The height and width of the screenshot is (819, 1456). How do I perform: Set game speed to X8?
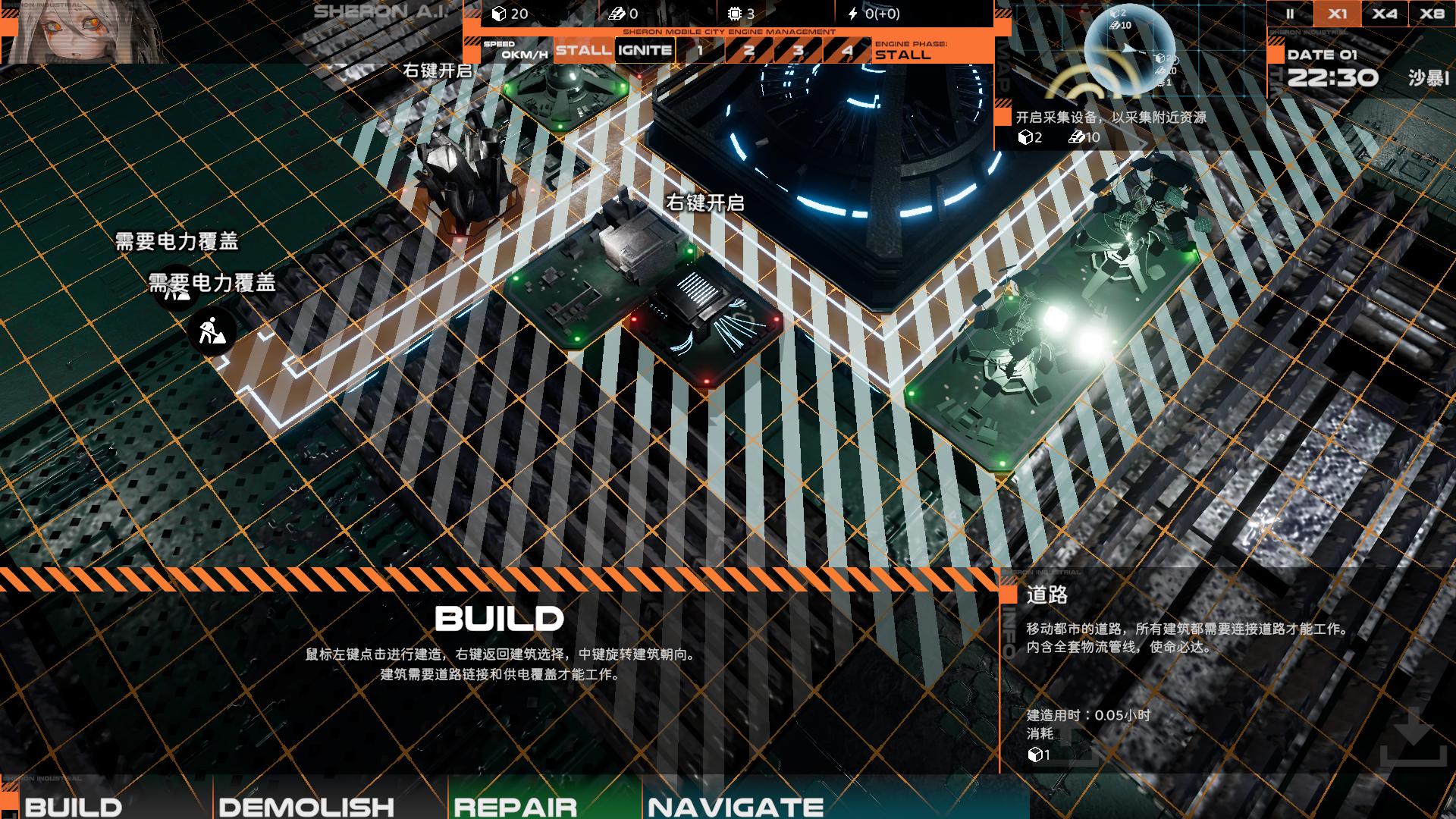[x=1432, y=14]
